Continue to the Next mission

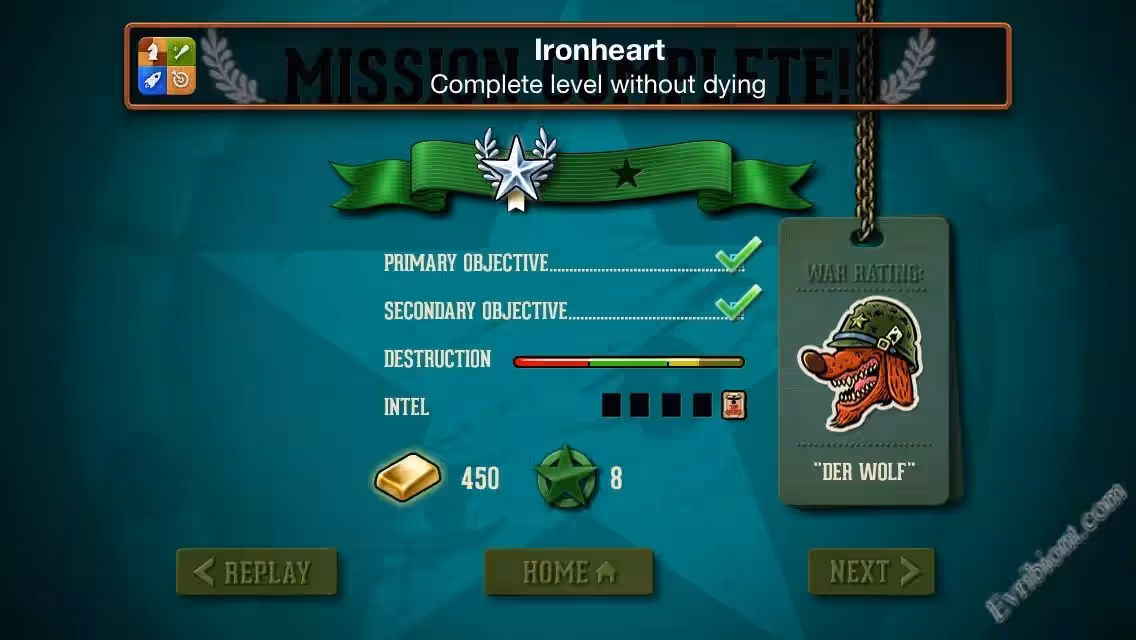[x=871, y=572]
